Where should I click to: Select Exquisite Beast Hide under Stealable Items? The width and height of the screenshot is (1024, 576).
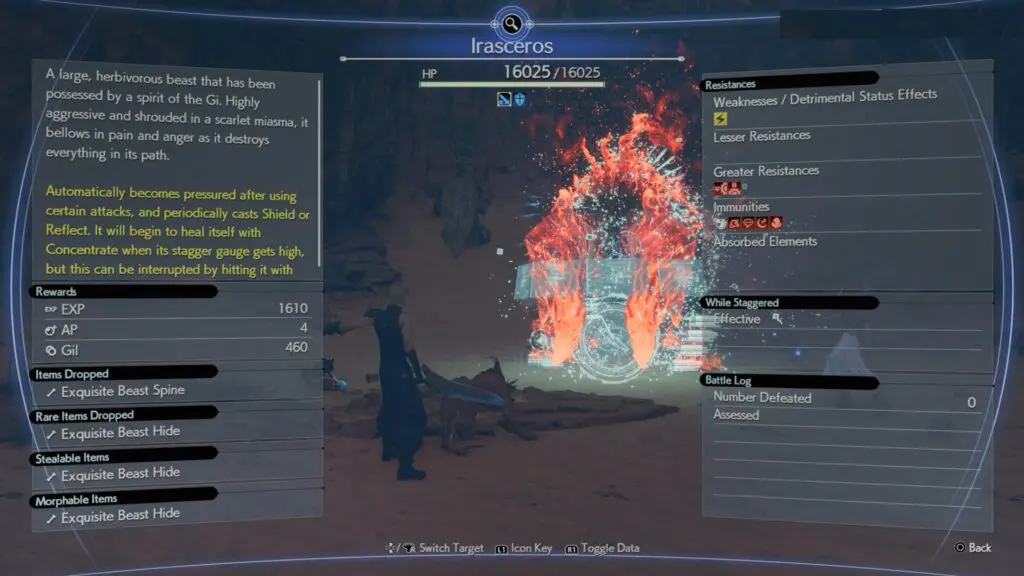coord(120,473)
